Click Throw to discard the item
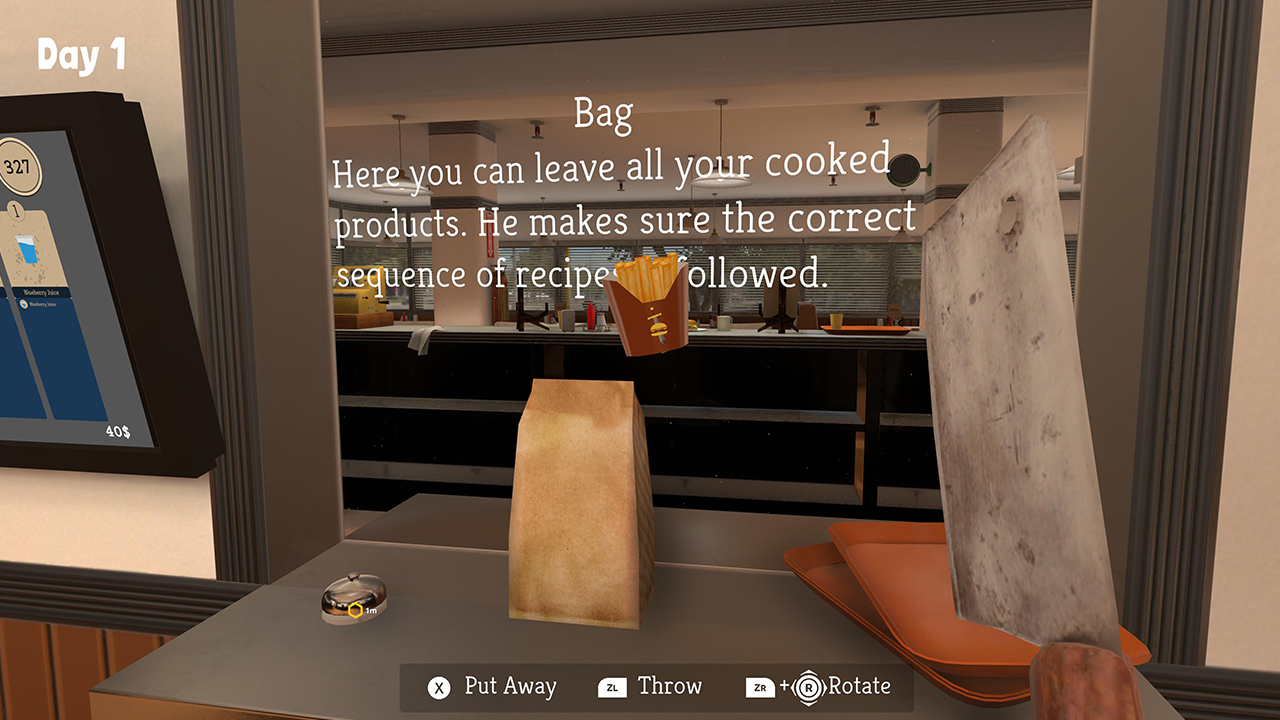 click(669, 687)
